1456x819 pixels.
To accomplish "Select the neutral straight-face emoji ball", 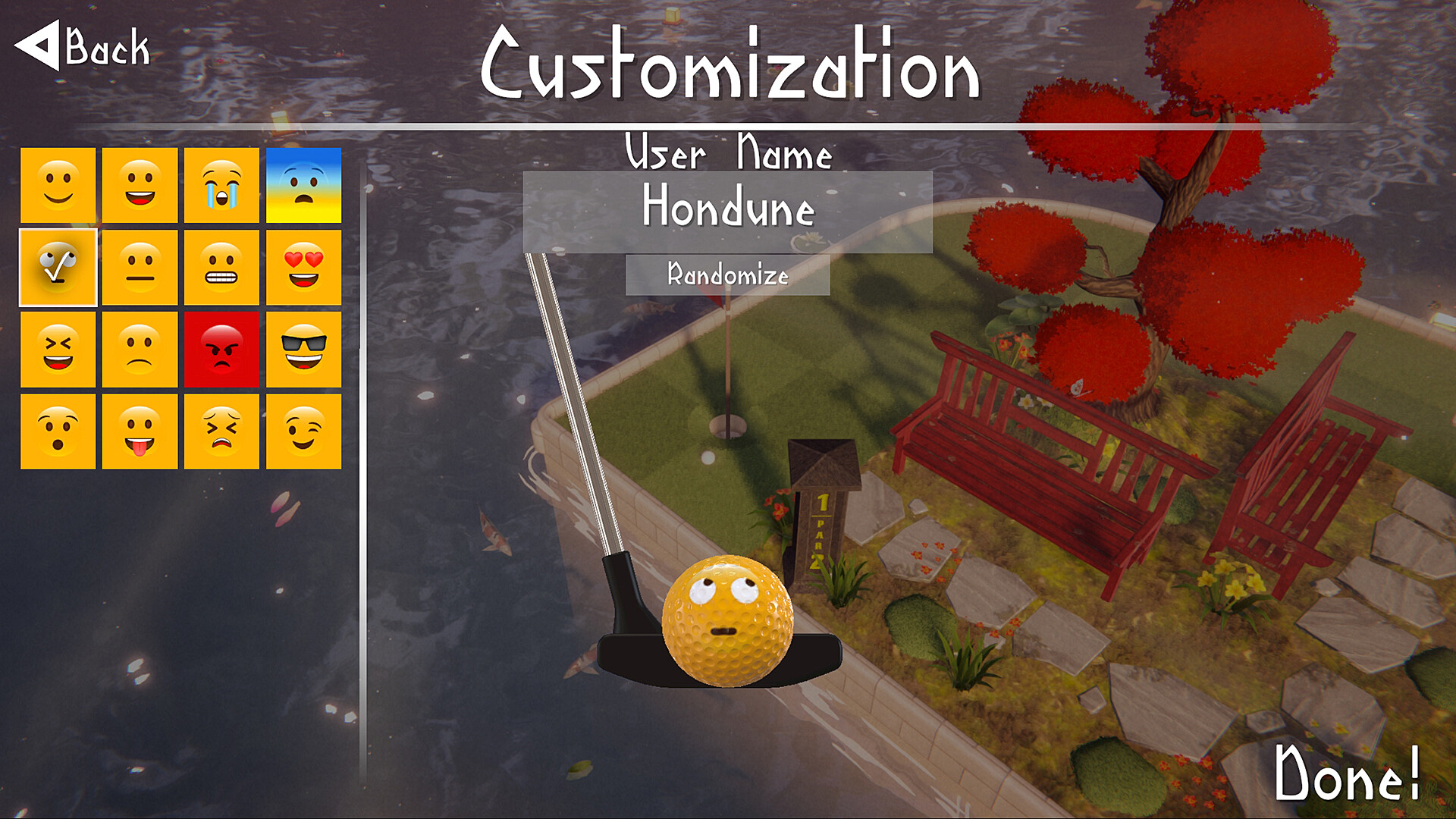I will [x=140, y=266].
